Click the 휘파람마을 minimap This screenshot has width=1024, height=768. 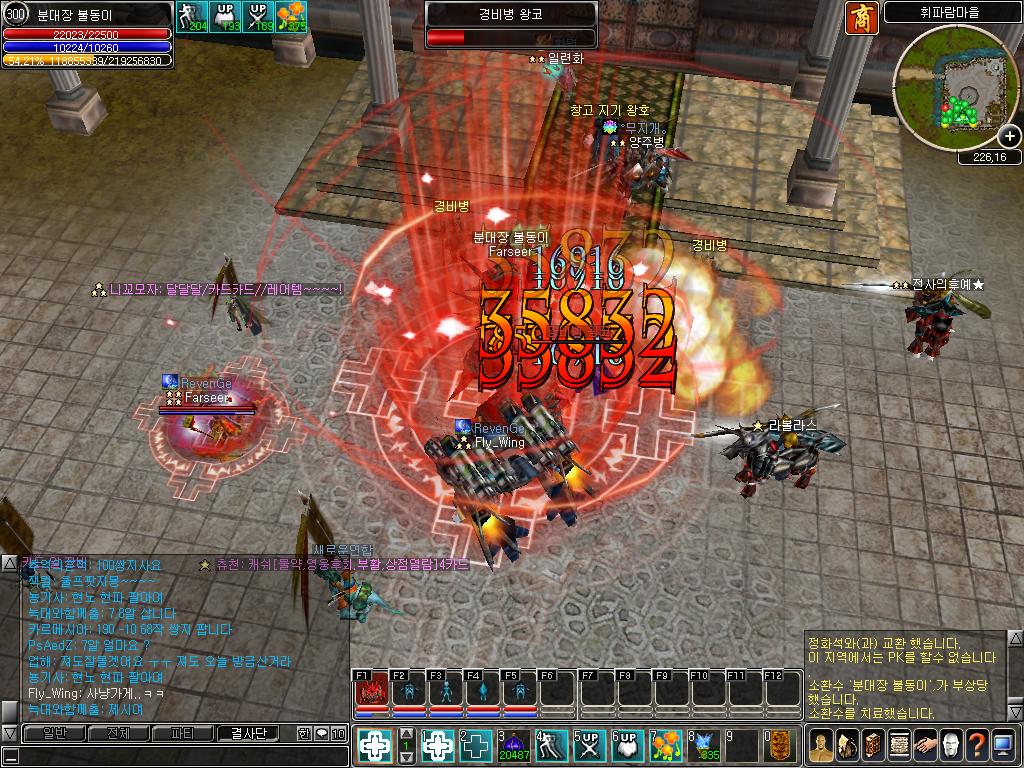point(955,88)
